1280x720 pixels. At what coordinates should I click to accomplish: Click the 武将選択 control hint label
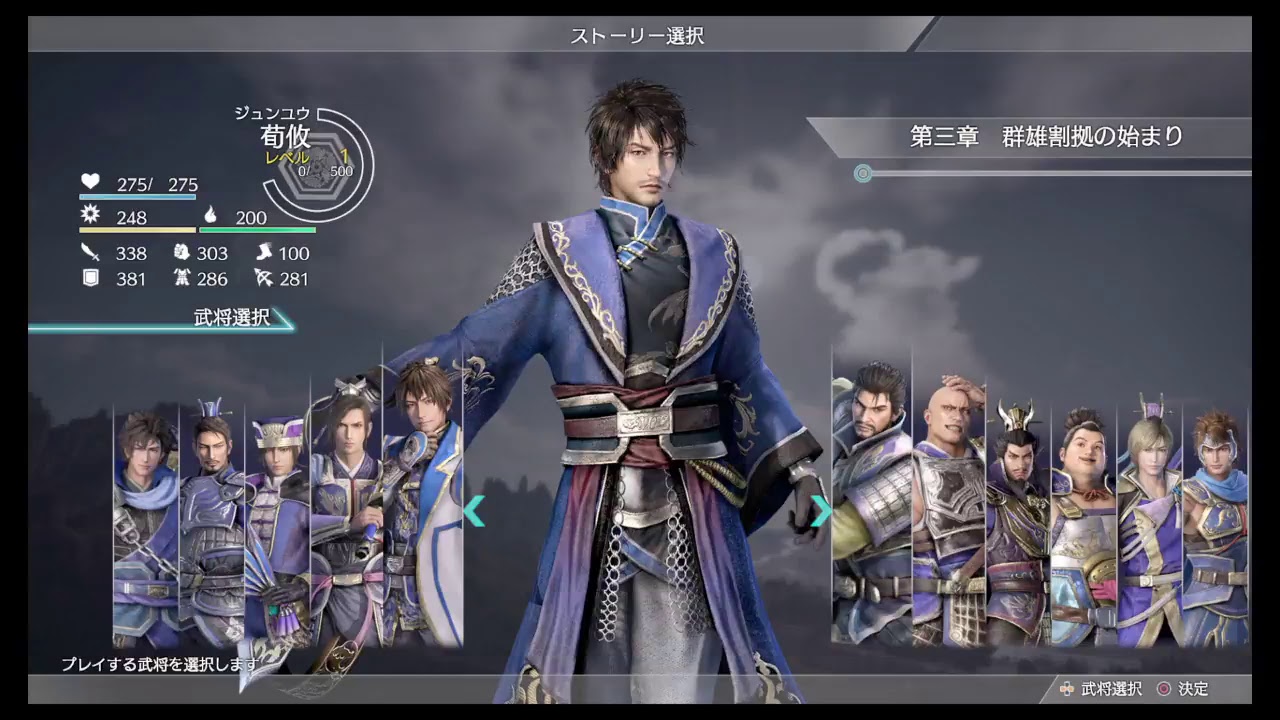pyautogui.click(x=1110, y=690)
